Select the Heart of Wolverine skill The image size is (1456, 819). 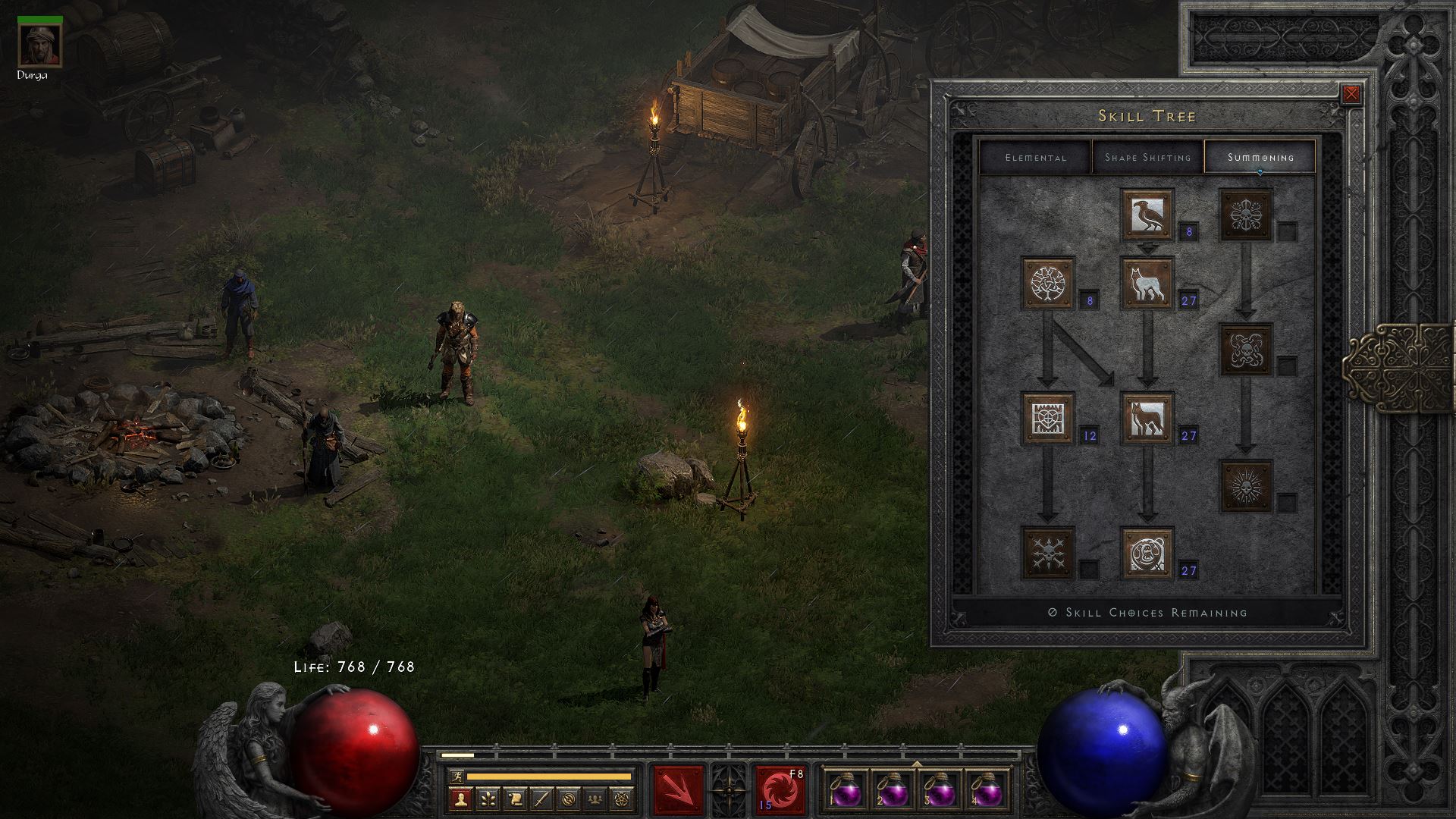click(x=1048, y=419)
